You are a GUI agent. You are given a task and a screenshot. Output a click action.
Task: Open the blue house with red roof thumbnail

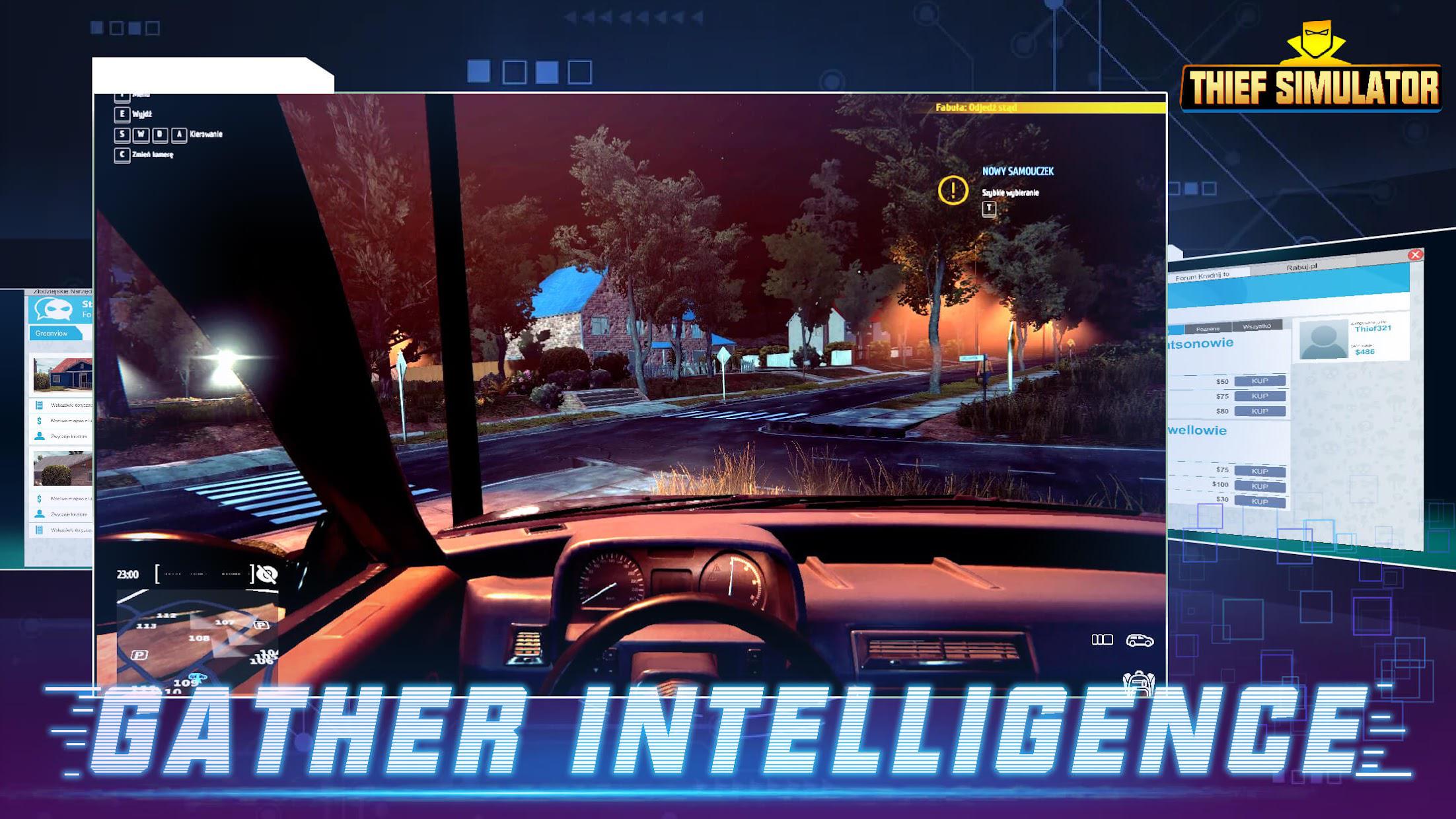63,374
